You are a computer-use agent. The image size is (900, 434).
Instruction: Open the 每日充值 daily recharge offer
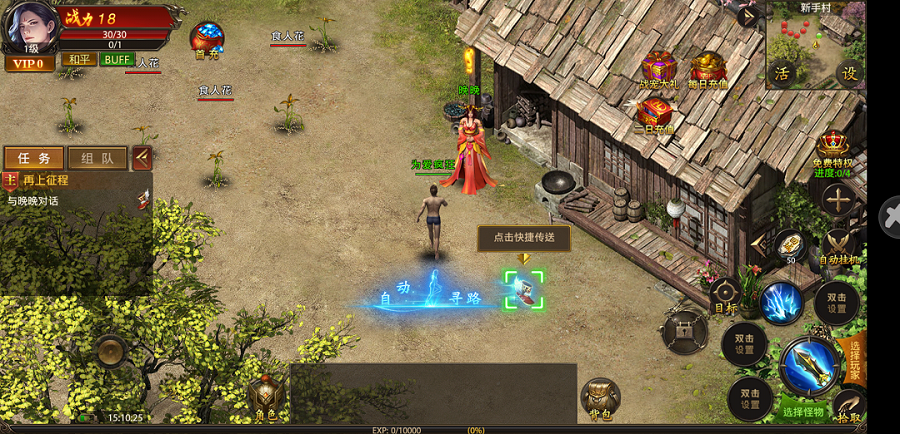(708, 69)
